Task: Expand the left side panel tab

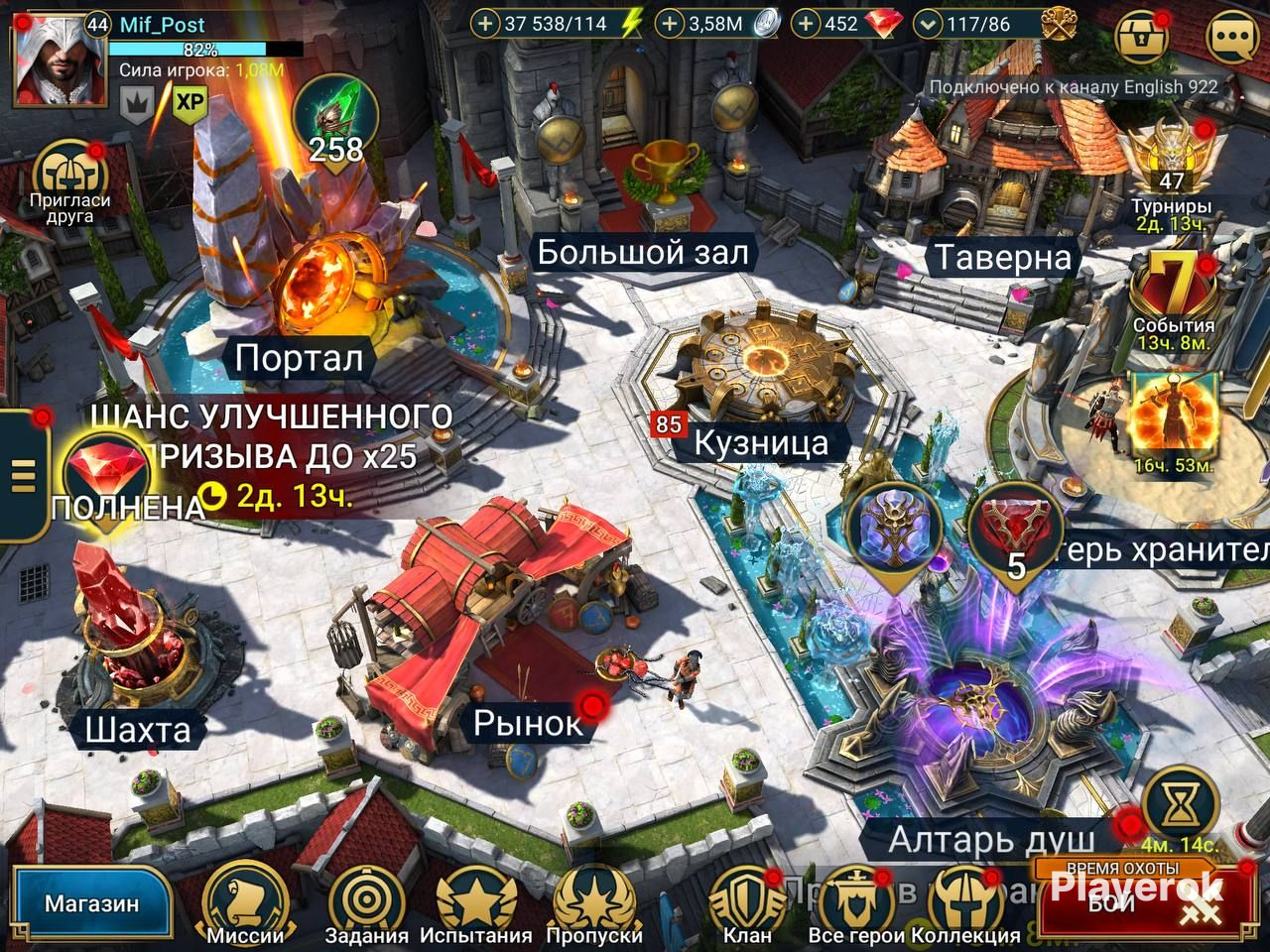Action: (x=22, y=474)
